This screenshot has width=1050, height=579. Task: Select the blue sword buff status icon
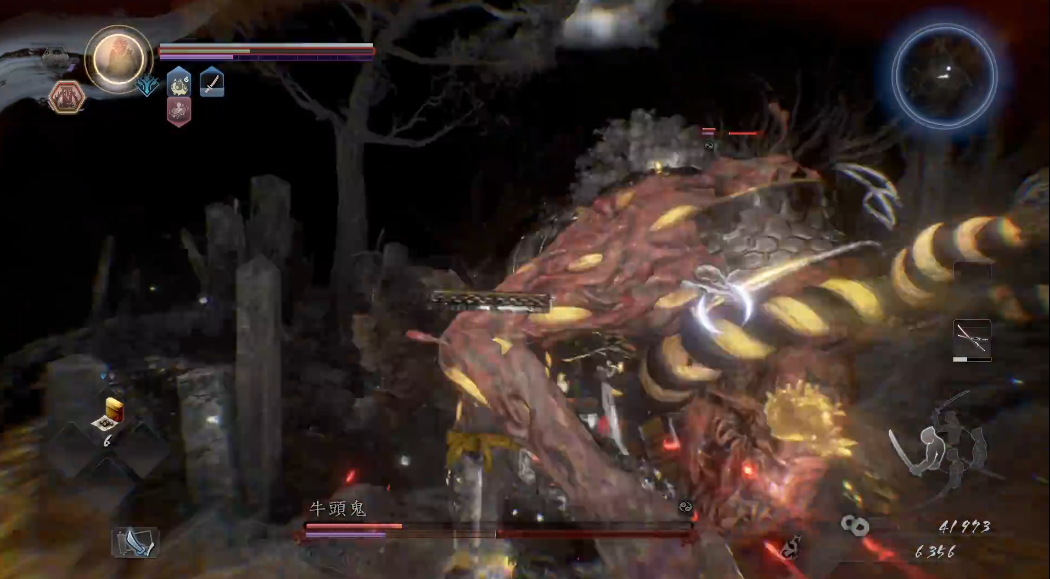pyautogui.click(x=212, y=82)
